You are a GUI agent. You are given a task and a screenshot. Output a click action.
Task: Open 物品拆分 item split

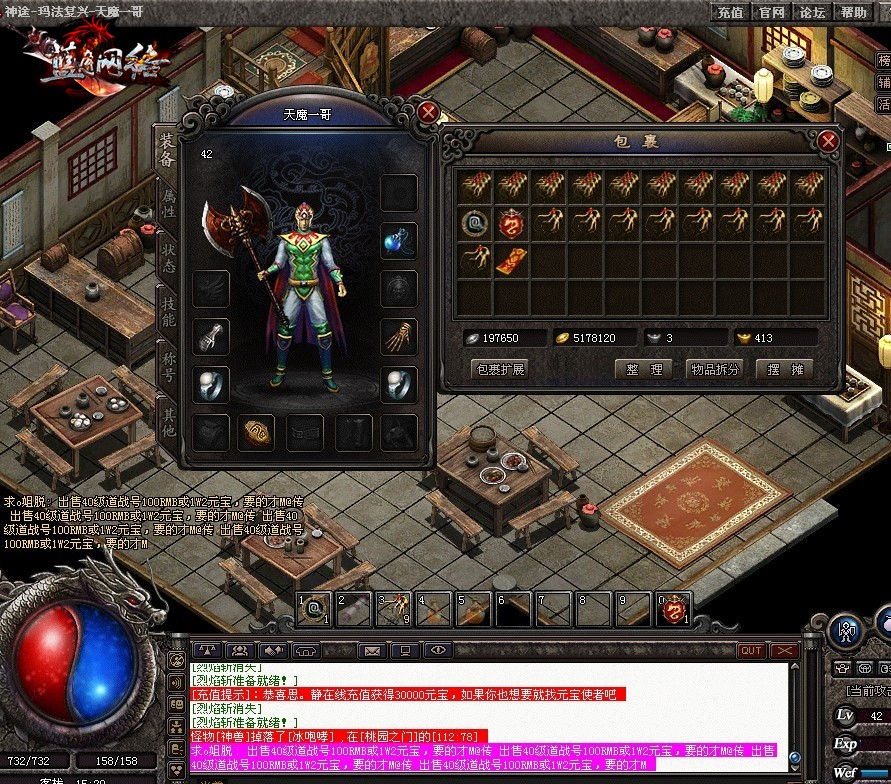point(715,369)
